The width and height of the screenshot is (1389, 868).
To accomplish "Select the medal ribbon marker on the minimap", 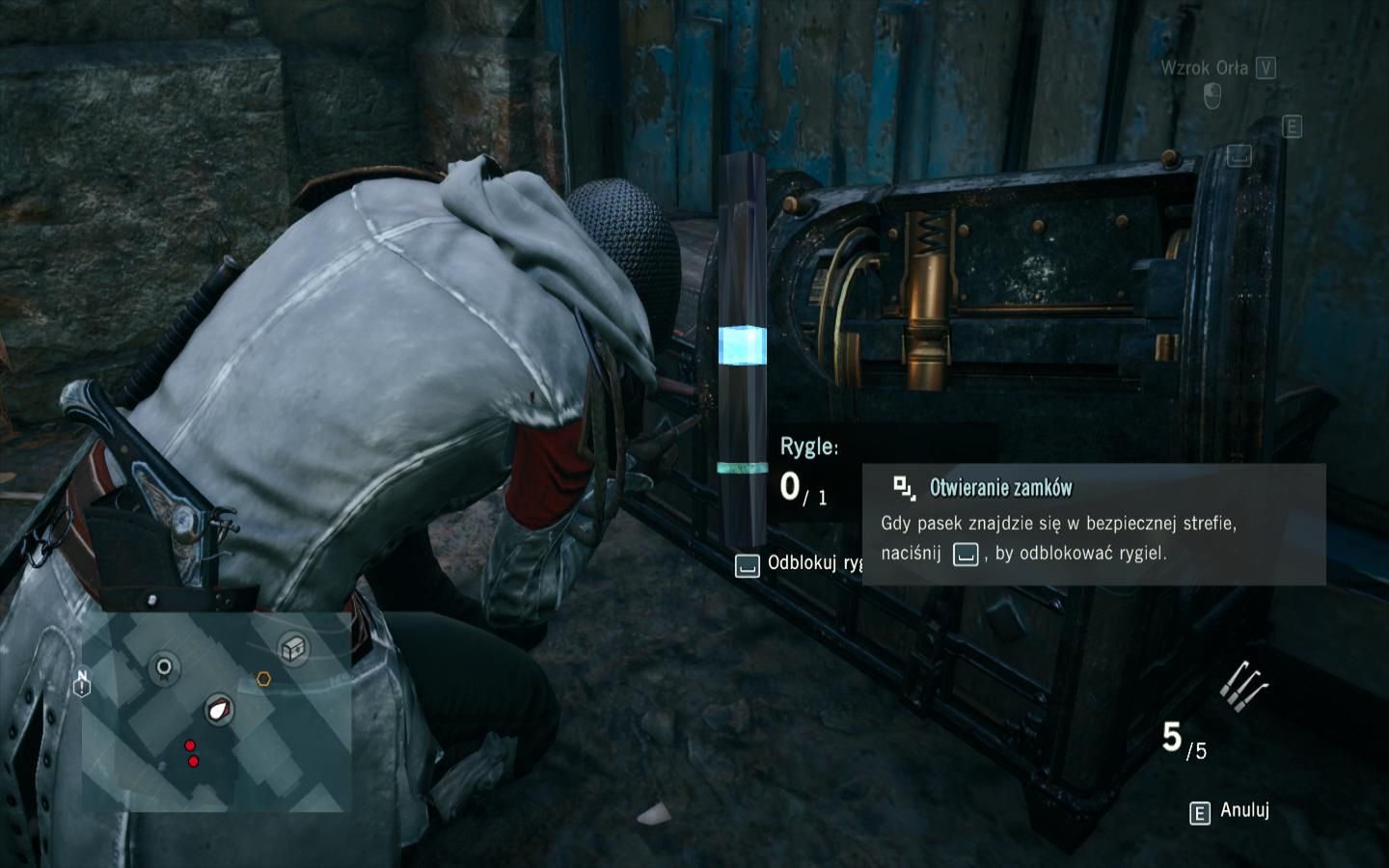I will pos(164,666).
